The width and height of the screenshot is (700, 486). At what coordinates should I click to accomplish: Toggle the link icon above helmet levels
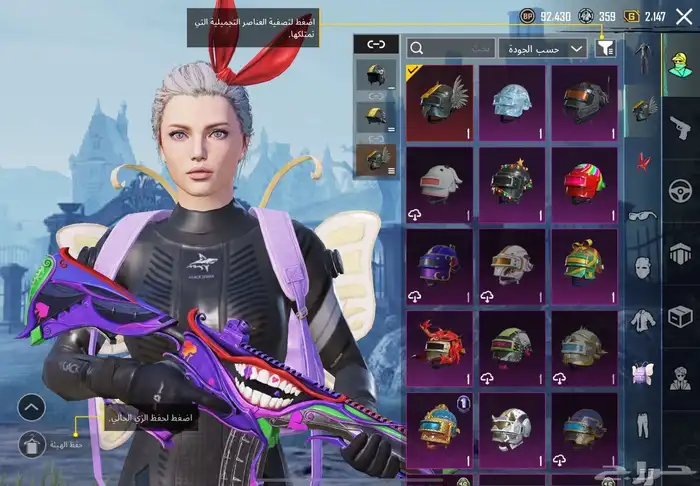pos(376,44)
